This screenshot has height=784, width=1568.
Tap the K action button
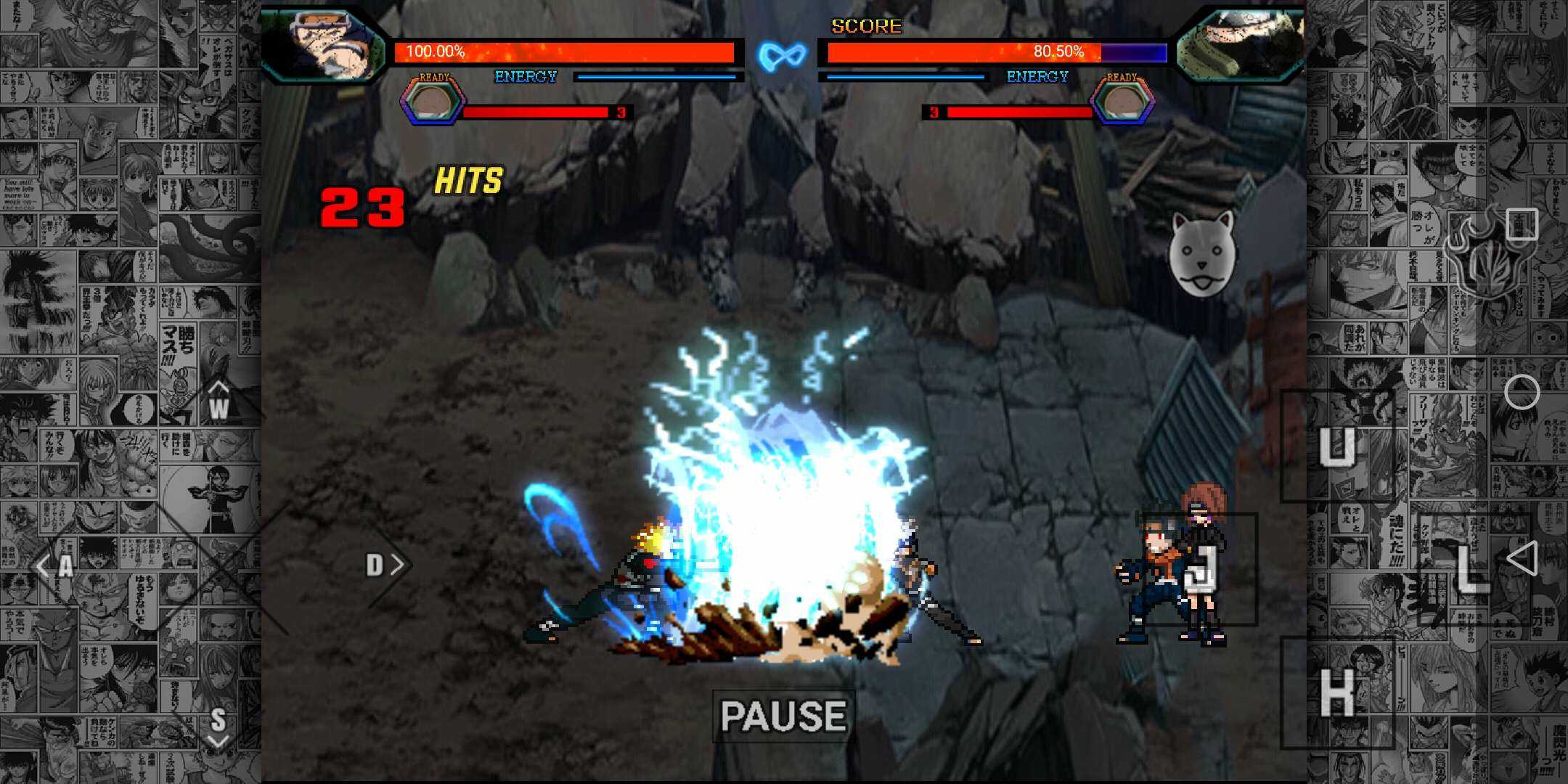(x=1336, y=693)
